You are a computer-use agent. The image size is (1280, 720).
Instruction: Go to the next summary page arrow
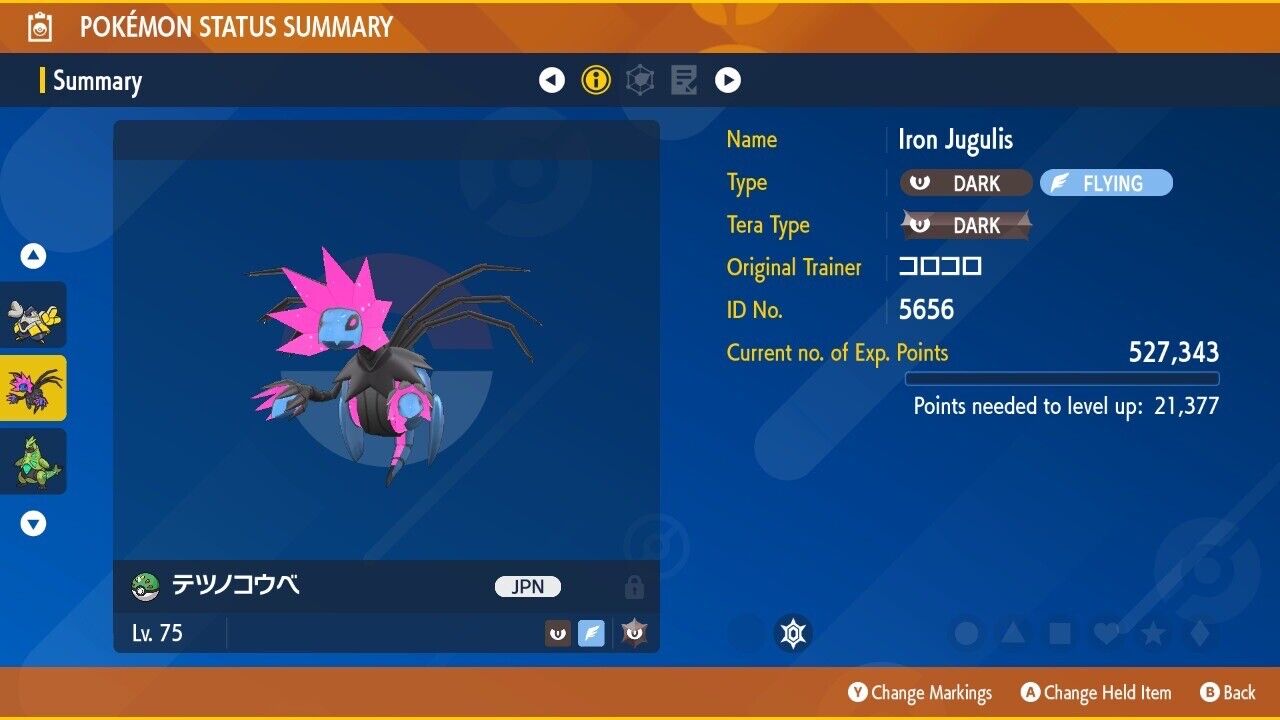coord(728,80)
